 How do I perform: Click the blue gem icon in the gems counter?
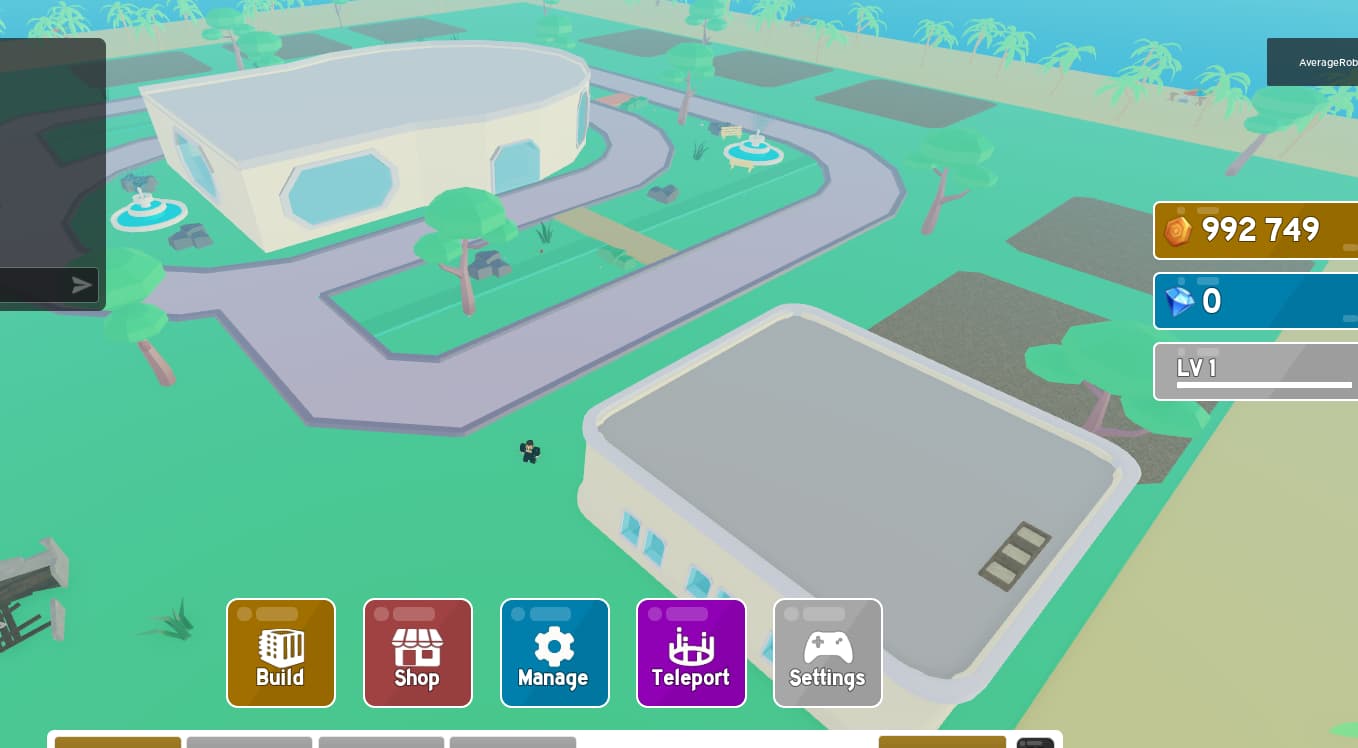pos(1180,302)
